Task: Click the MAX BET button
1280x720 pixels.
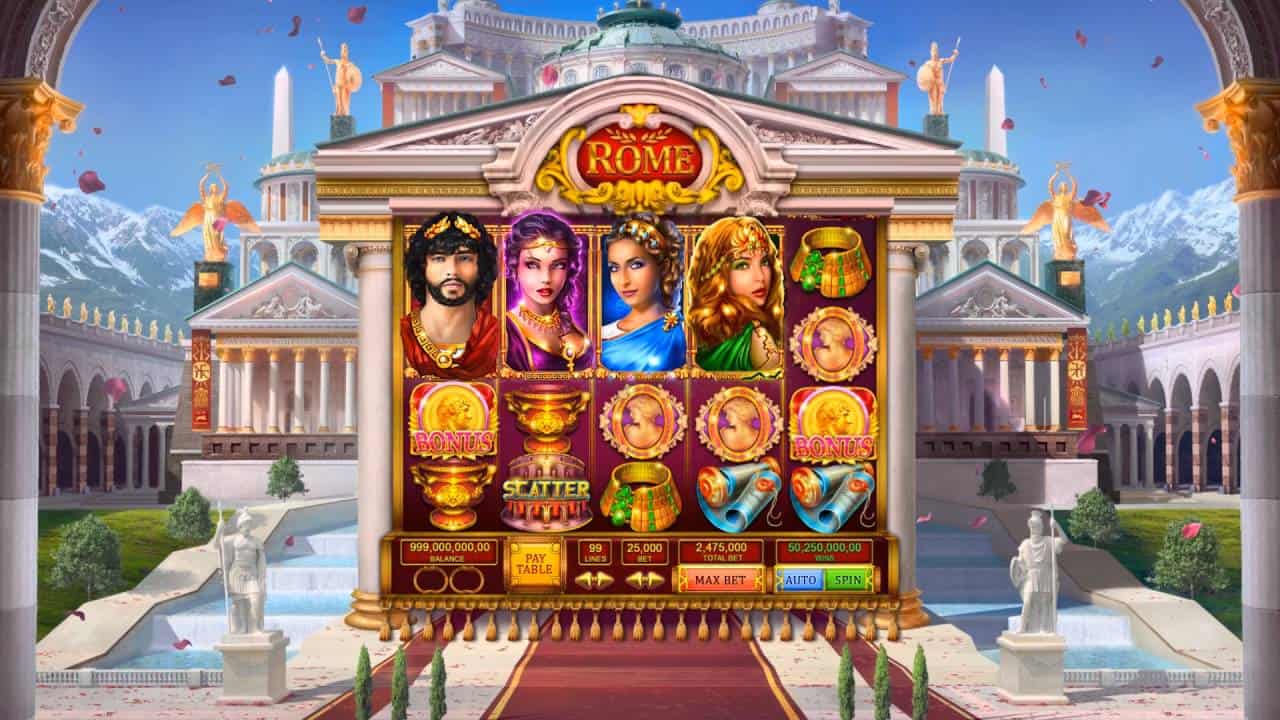Action: [720, 579]
